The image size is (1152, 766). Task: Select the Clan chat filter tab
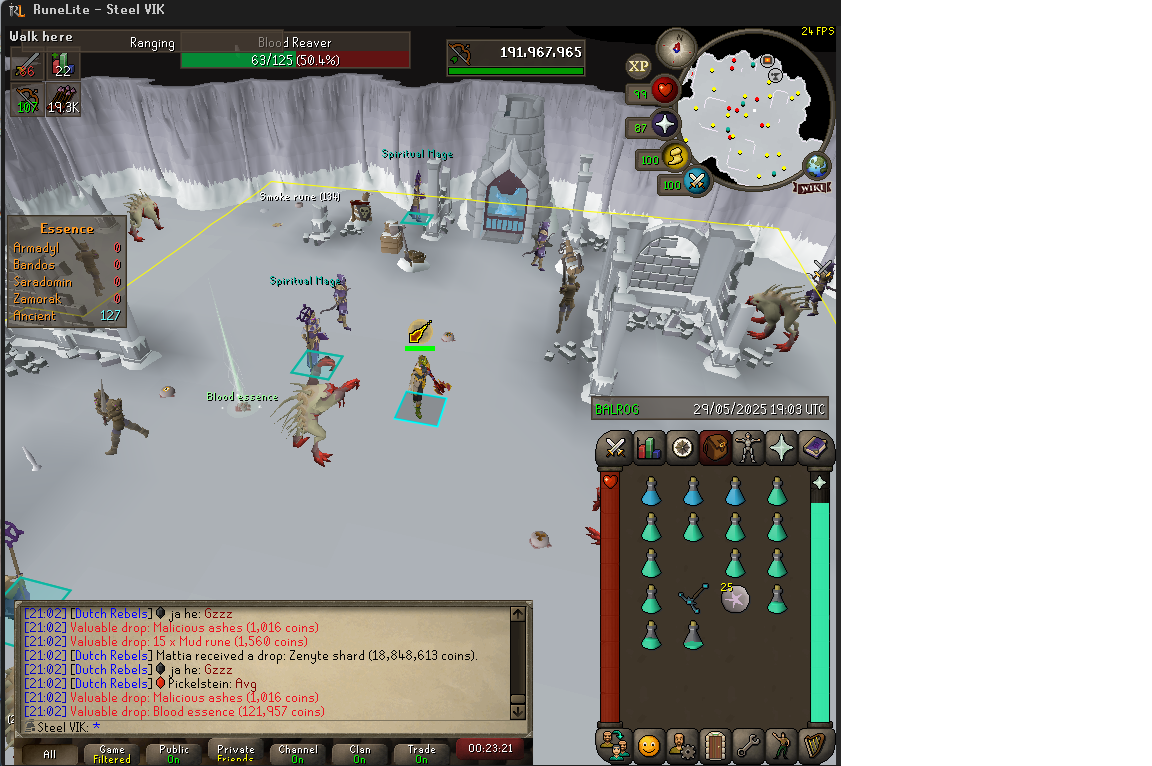tap(360, 753)
